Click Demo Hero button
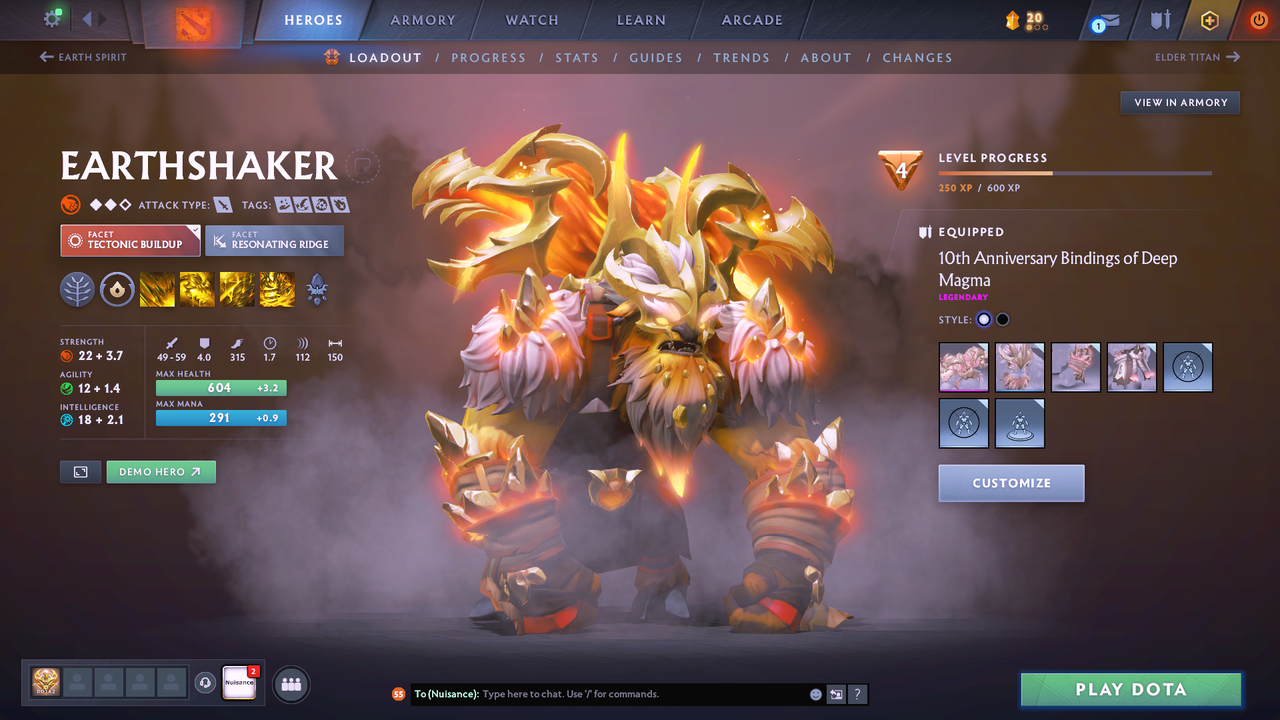Viewport: 1280px width, 720px height. coord(161,472)
